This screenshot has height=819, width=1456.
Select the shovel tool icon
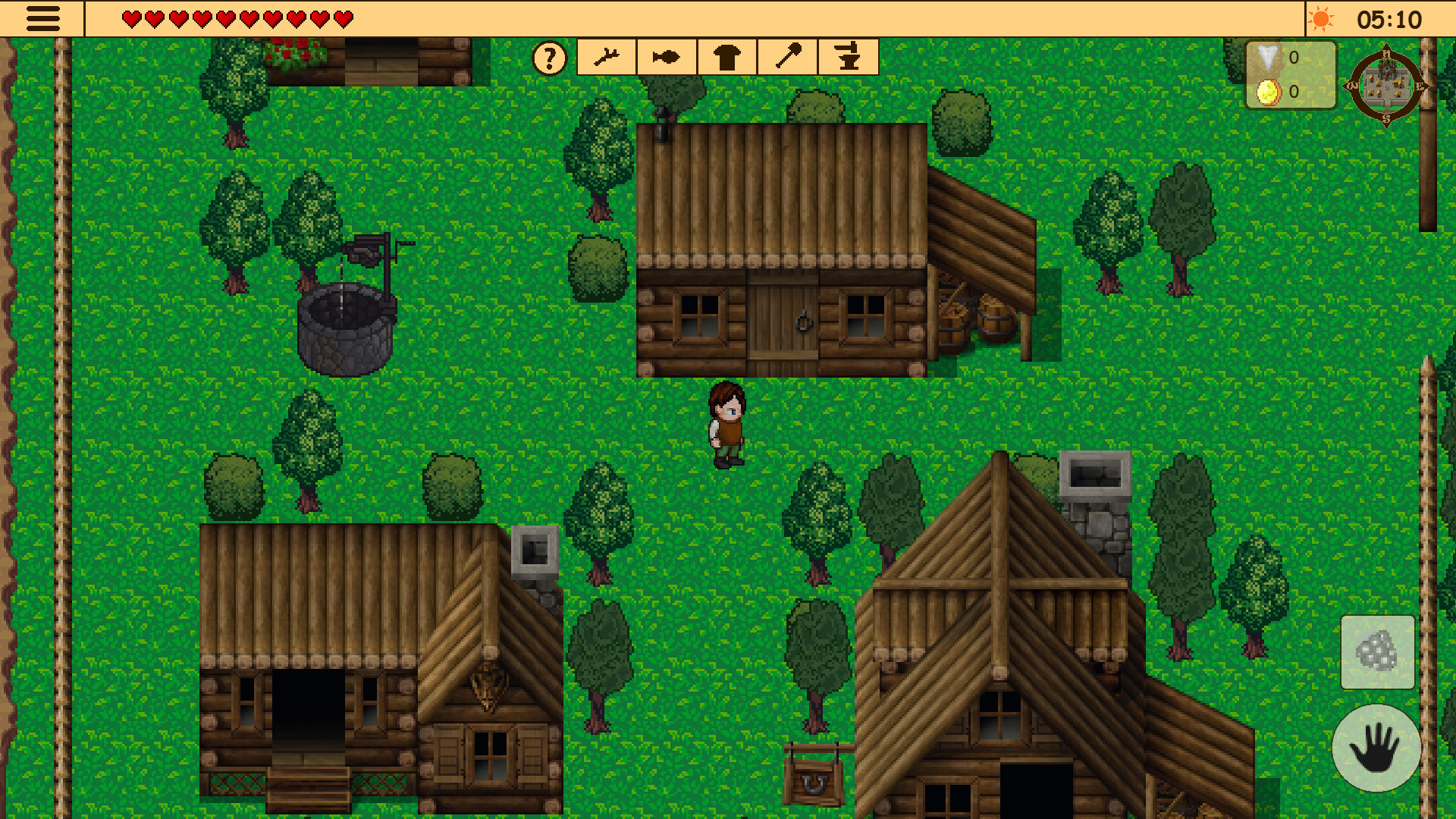point(786,56)
